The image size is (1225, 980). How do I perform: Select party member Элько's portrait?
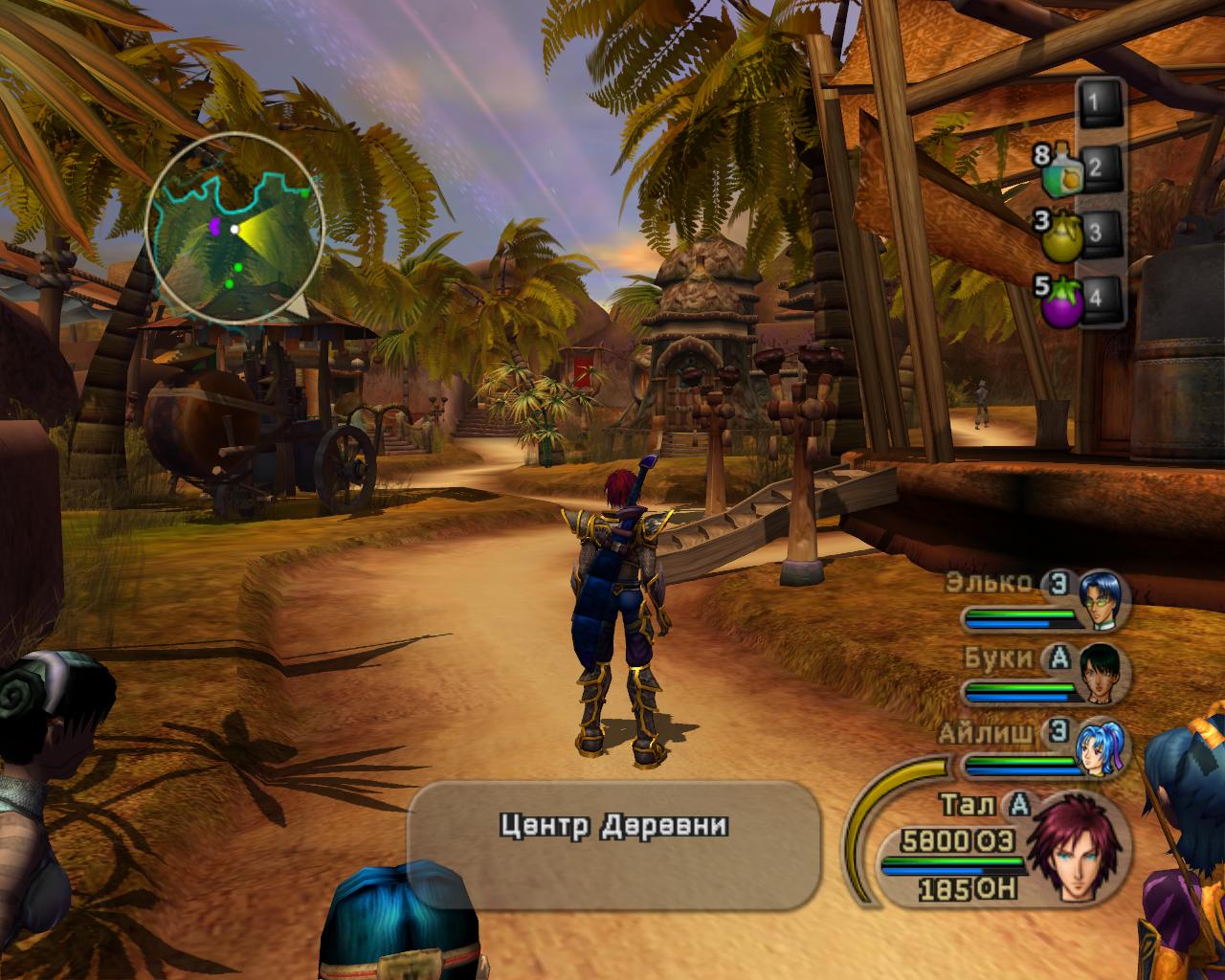click(x=1102, y=601)
